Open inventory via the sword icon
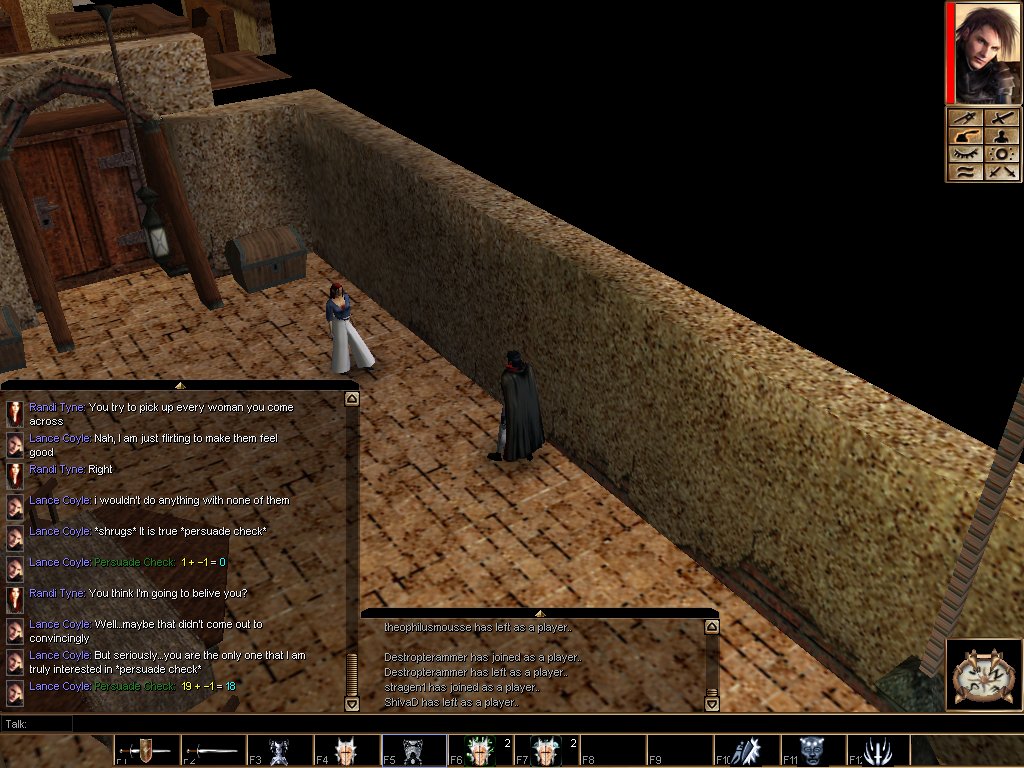This screenshot has width=1024, height=768. click(1002, 118)
